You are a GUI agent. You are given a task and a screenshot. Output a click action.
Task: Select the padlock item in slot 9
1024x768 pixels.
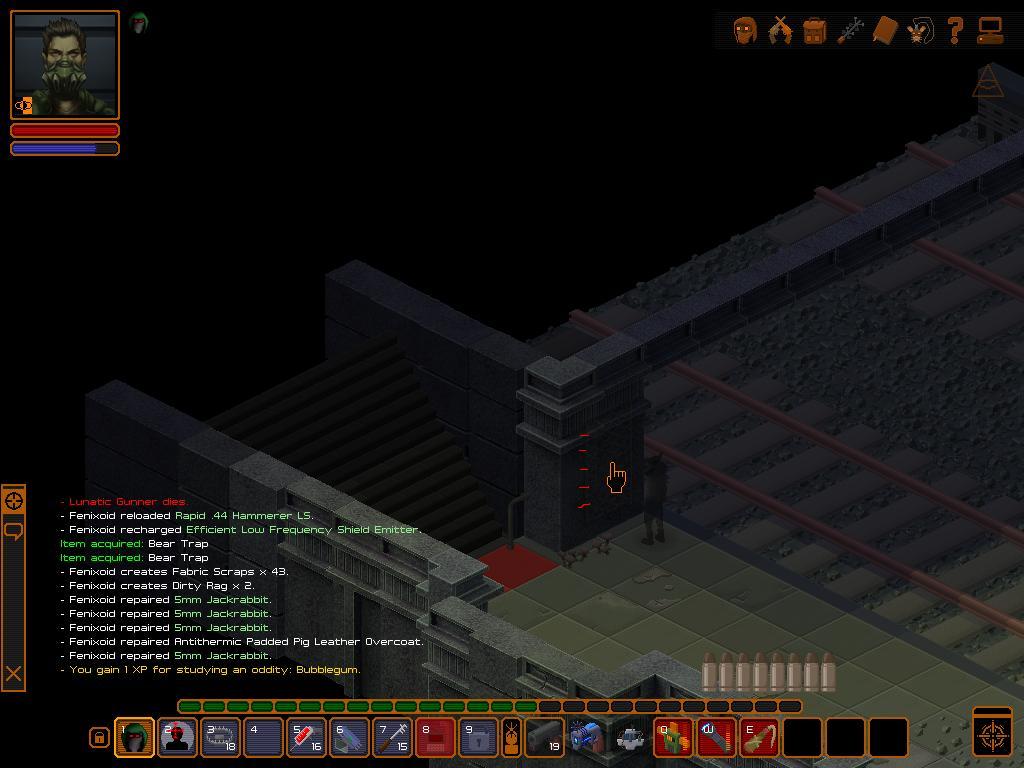[x=478, y=738]
